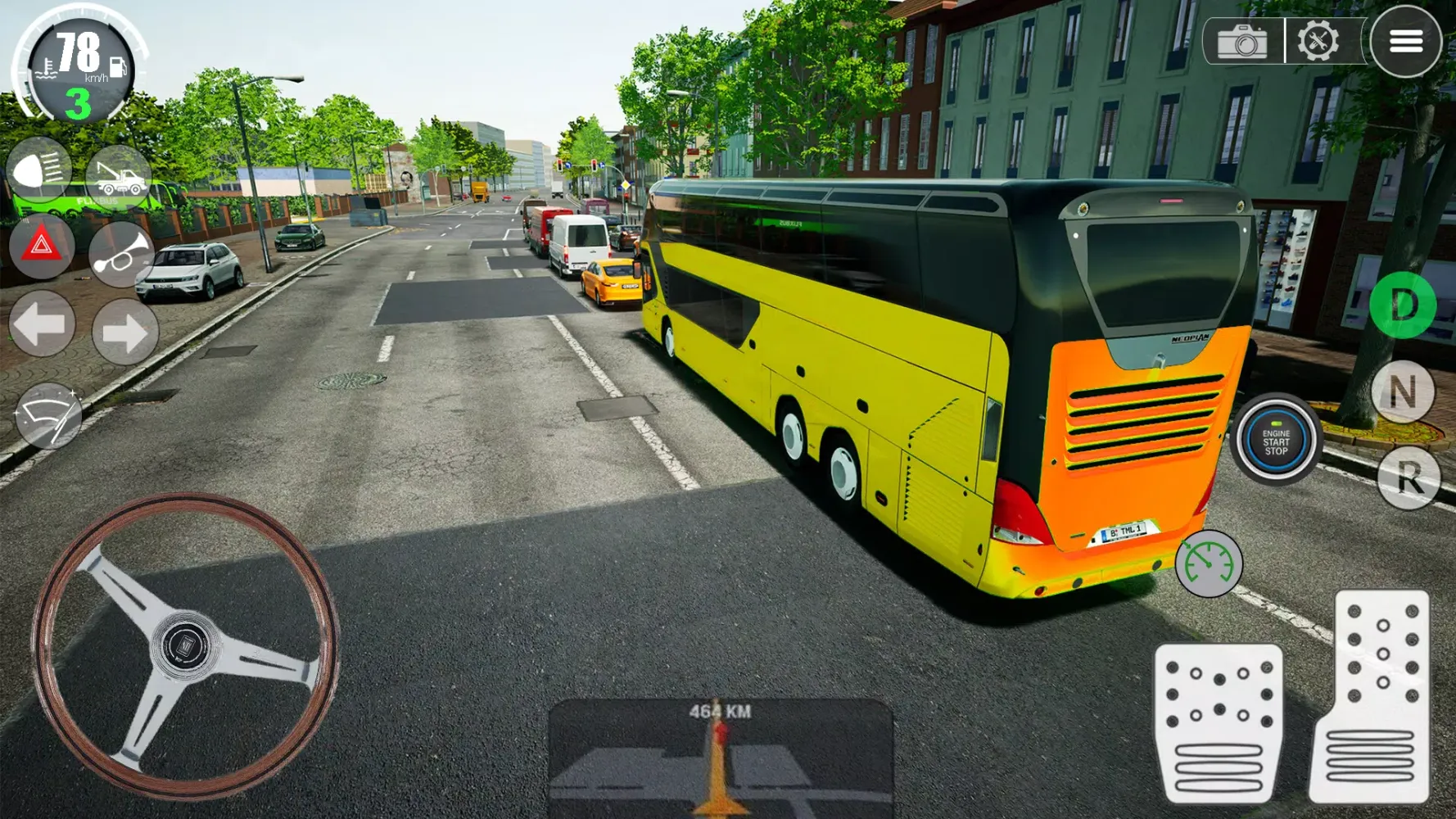
Task: Toggle the headlights icon
Action: point(41,170)
